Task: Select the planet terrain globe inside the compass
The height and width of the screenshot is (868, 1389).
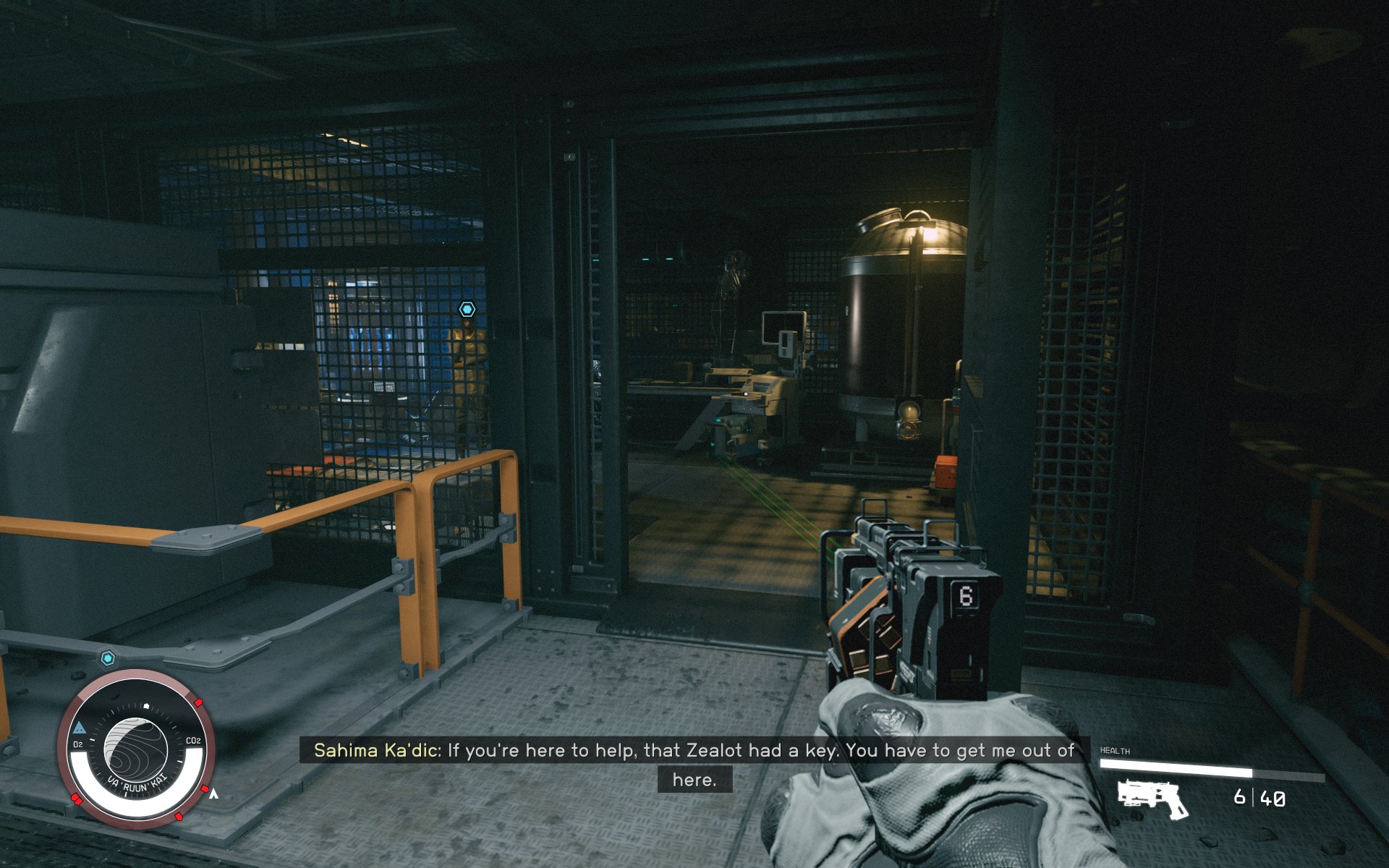Action: (137, 746)
